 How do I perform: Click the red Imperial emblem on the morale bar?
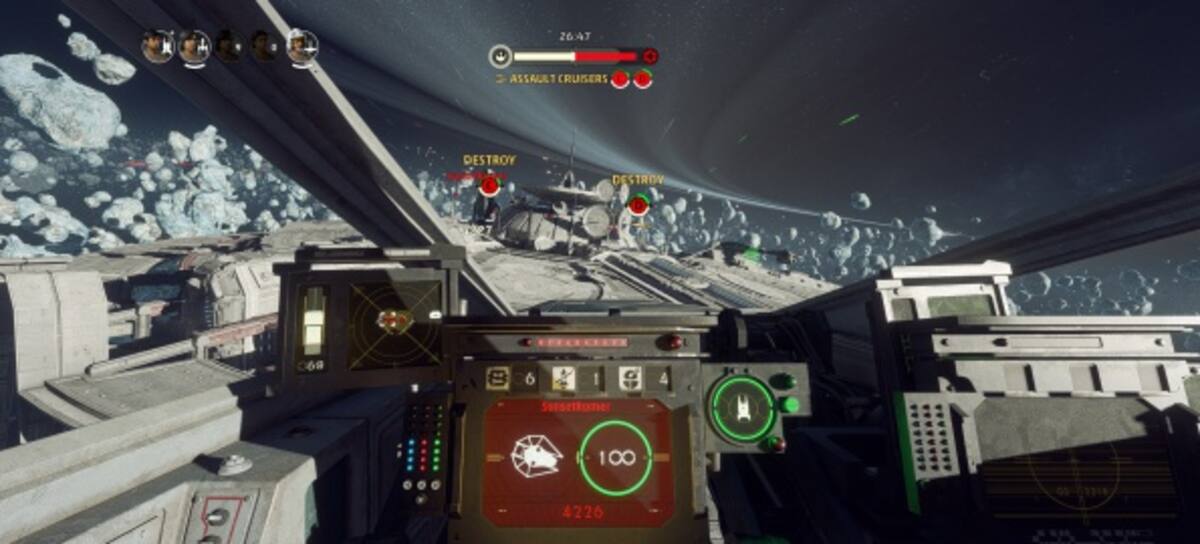[x=650, y=57]
